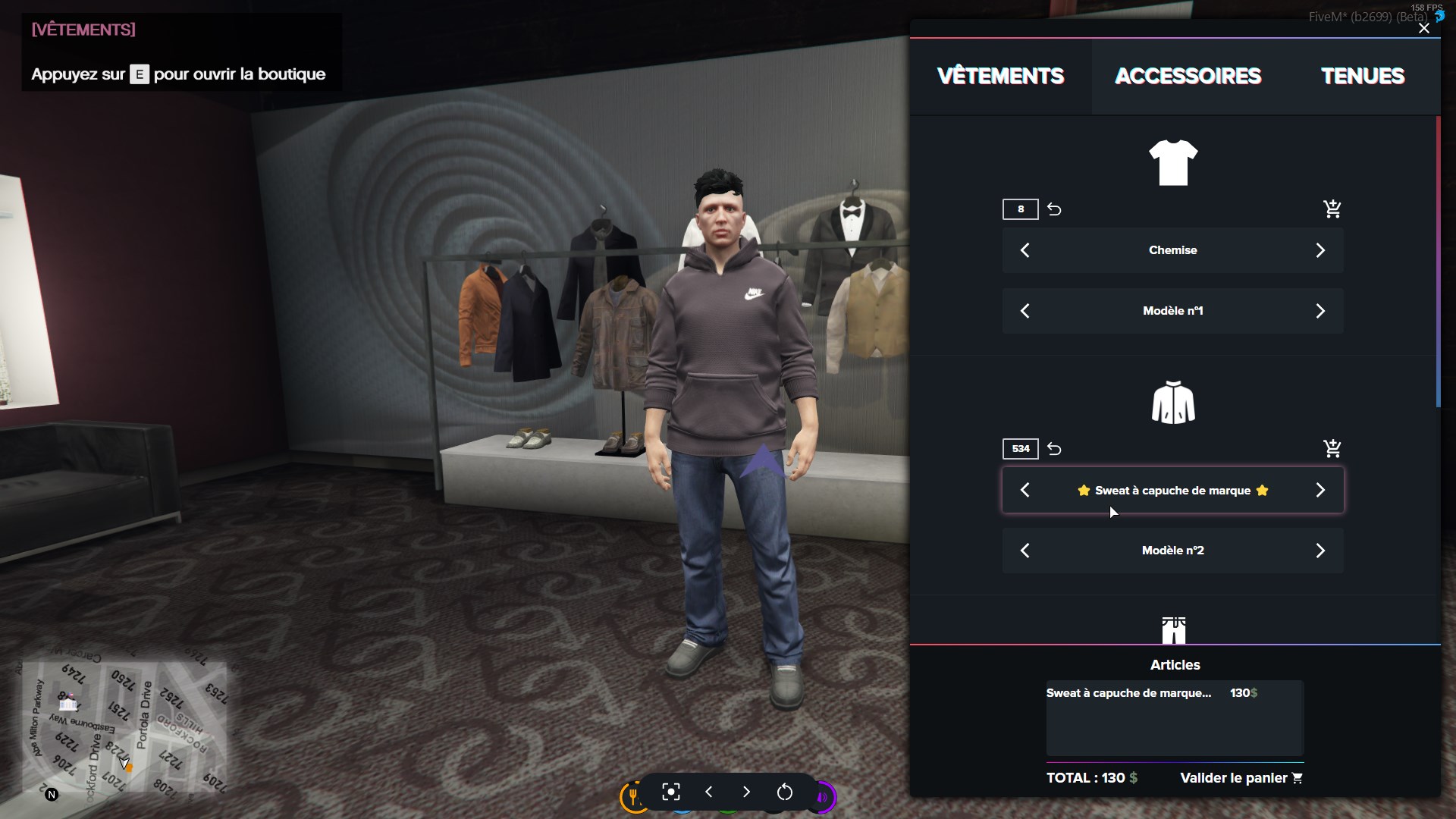Reset the jacket selection numbered 534
The height and width of the screenshot is (819, 1456).
1054,448
